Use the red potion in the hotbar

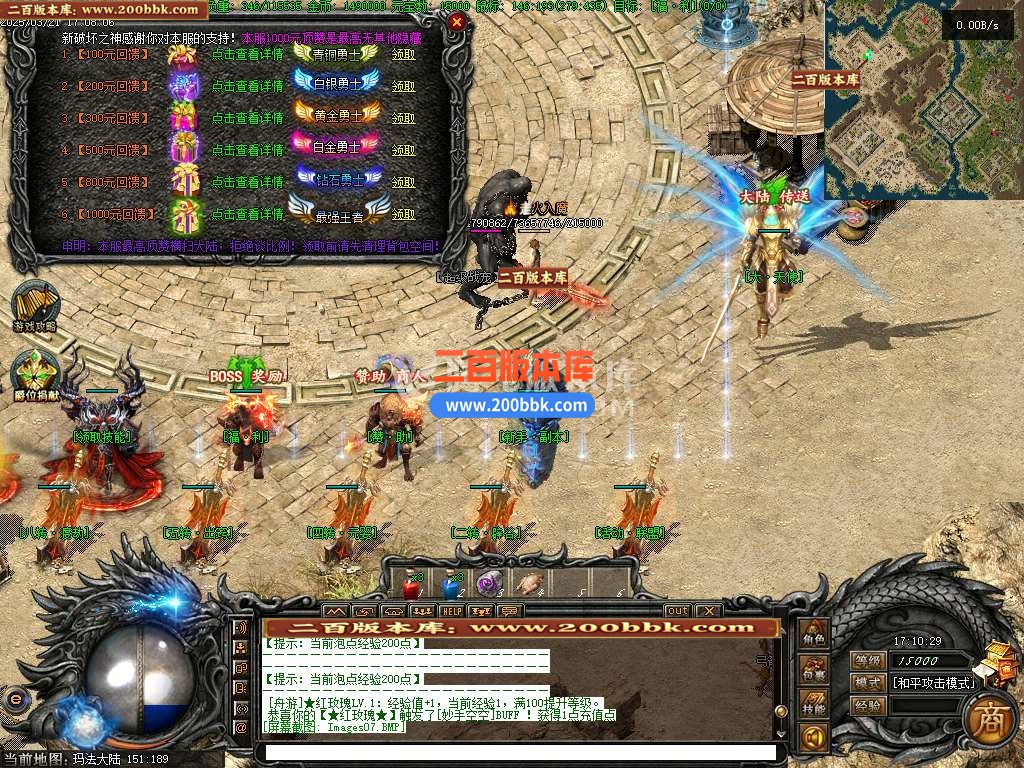(x=410, y=584)
